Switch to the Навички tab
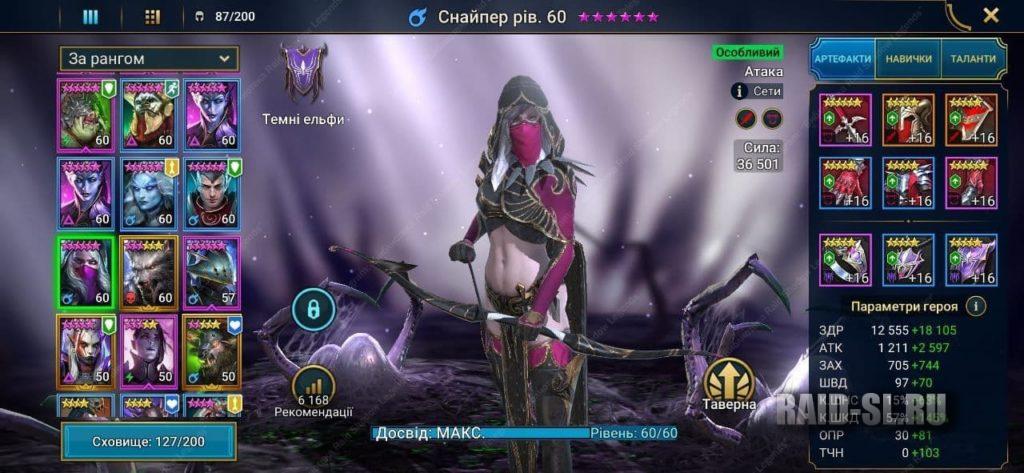The image size is (1024, 473). pos(908,59)
